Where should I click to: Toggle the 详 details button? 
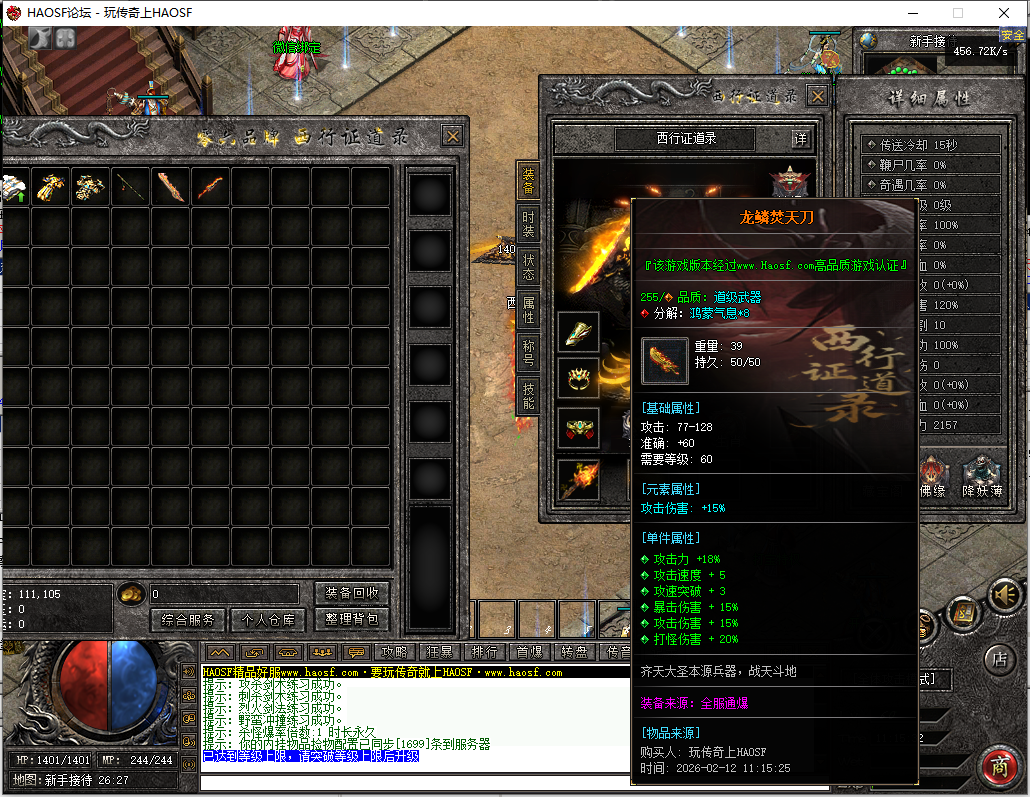point(801,139)
